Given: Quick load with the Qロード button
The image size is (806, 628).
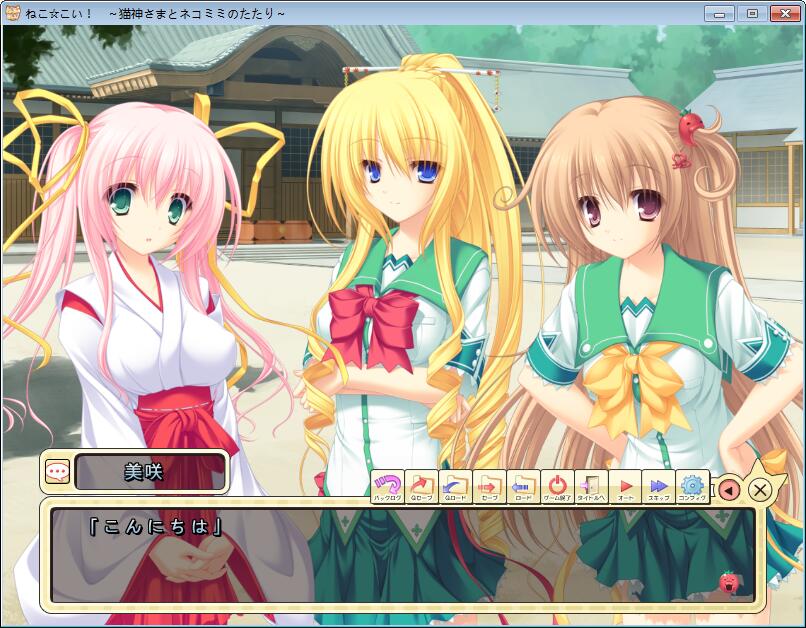Looking at the screenshot, I should click(455, 487).
